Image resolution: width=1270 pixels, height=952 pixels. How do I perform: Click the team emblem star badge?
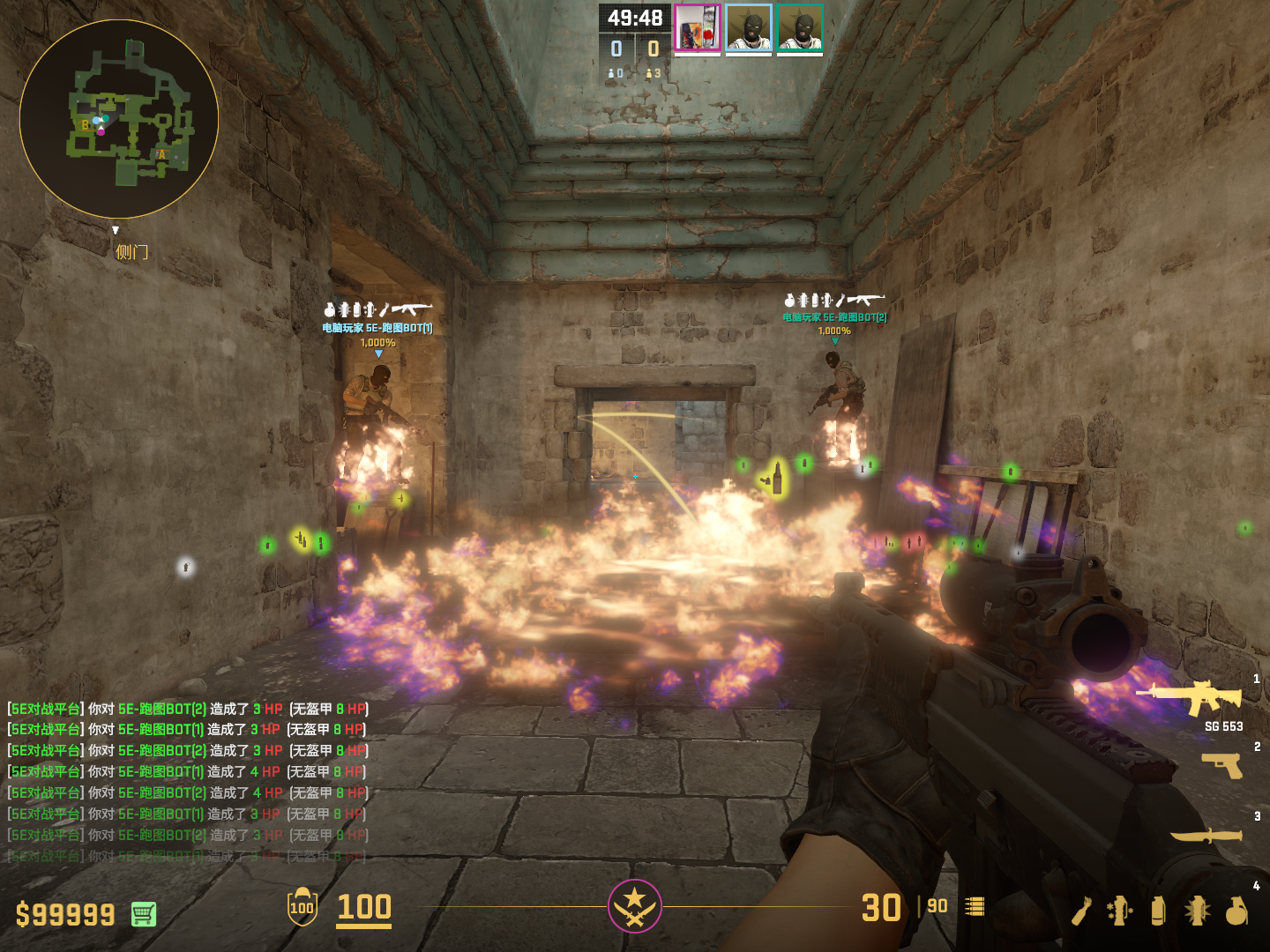(634, 905)
